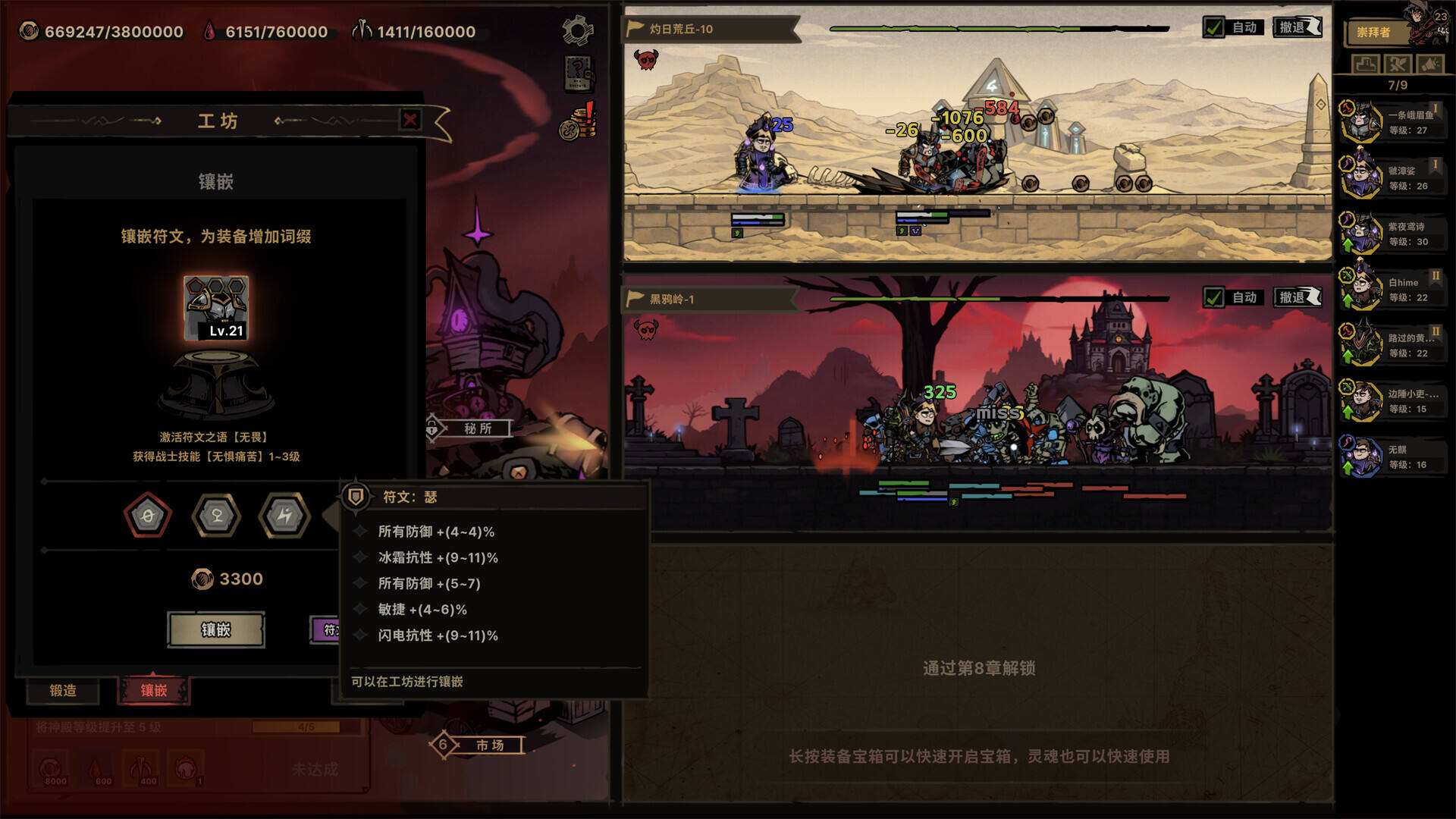Select the lightning bolt rune slot

click(x=284, y=516)
